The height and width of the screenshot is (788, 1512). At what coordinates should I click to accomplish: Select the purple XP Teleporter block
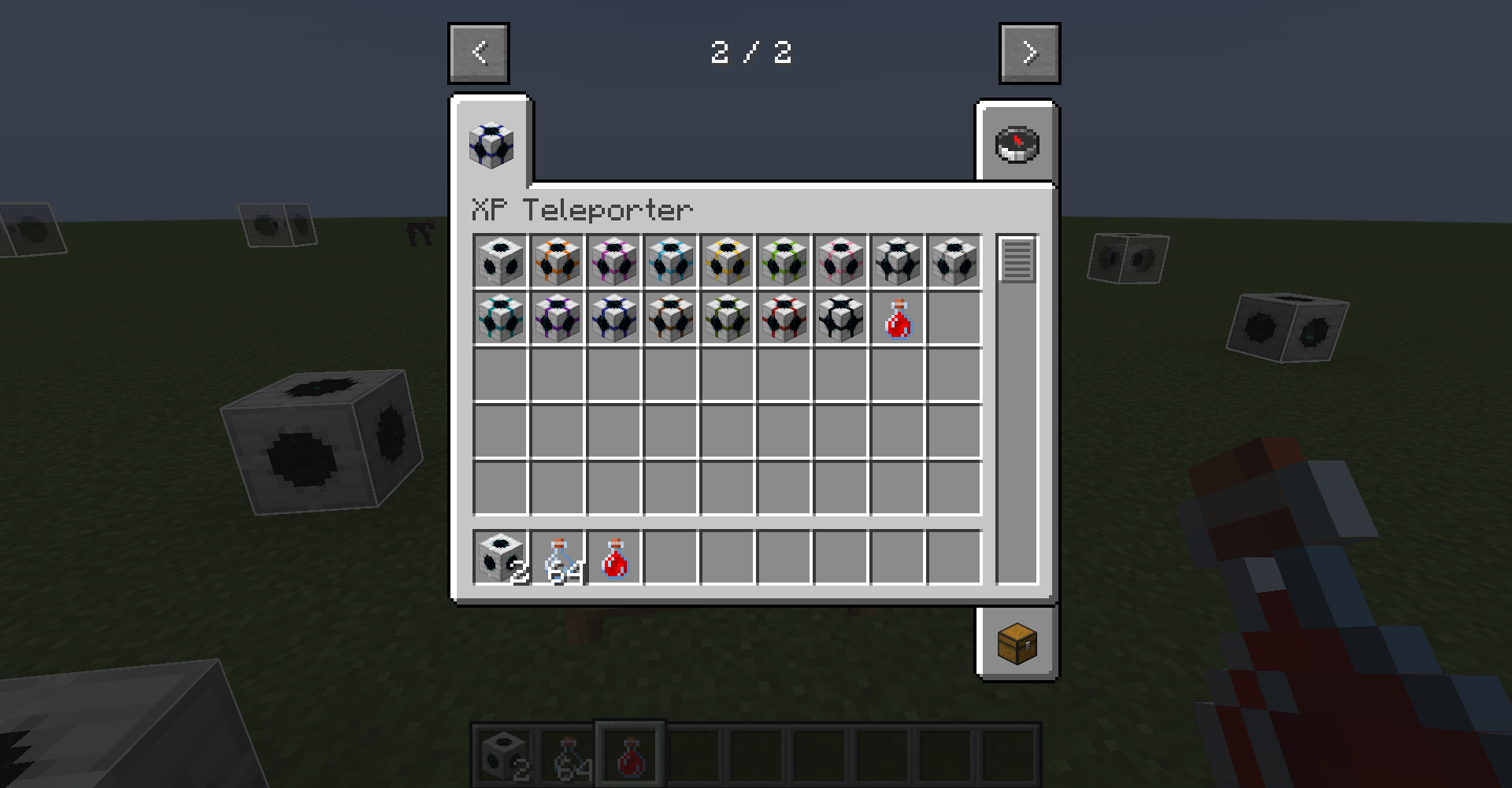pyautogui.click(x=556, y=319)
